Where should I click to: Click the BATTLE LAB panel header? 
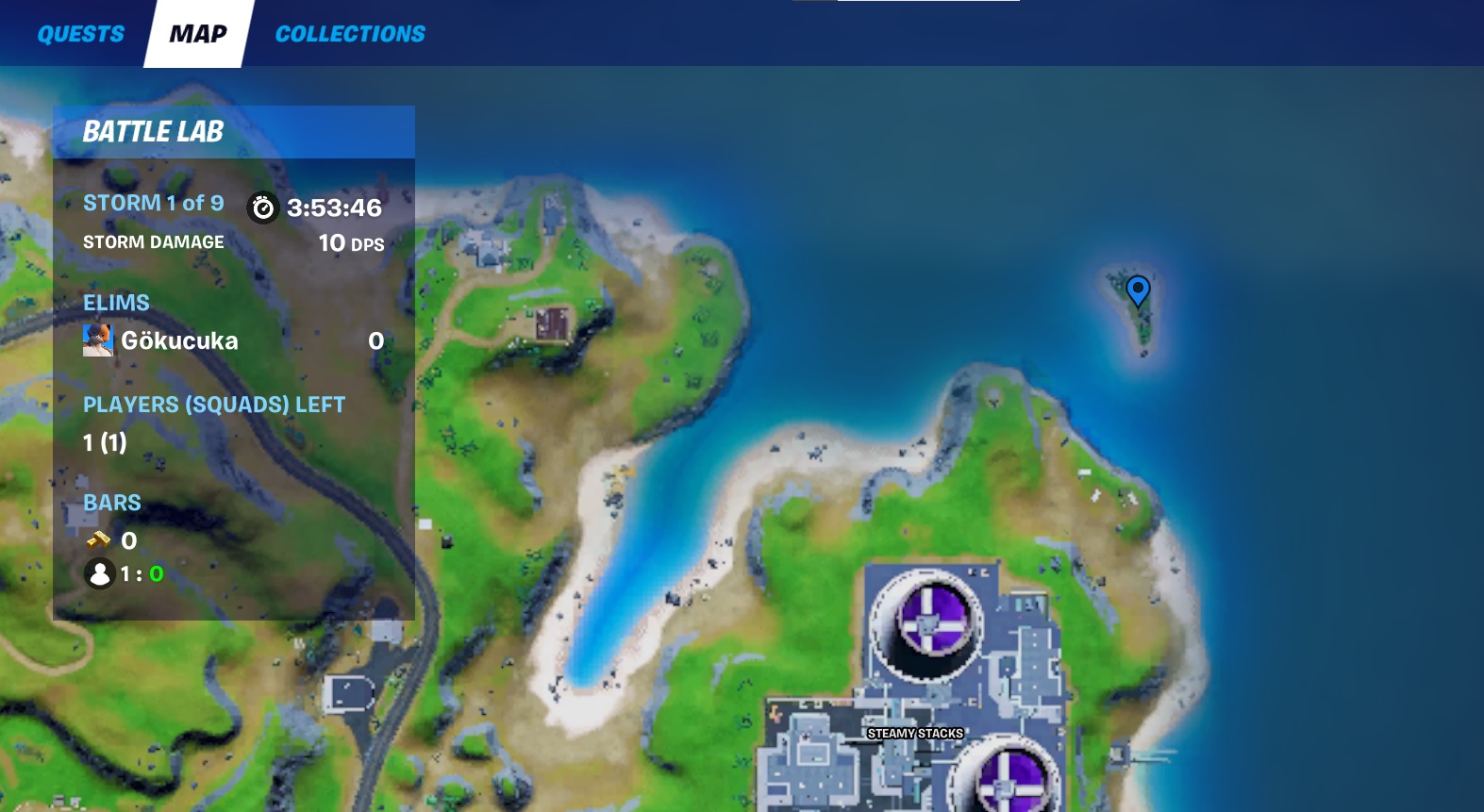coord(155,131)
